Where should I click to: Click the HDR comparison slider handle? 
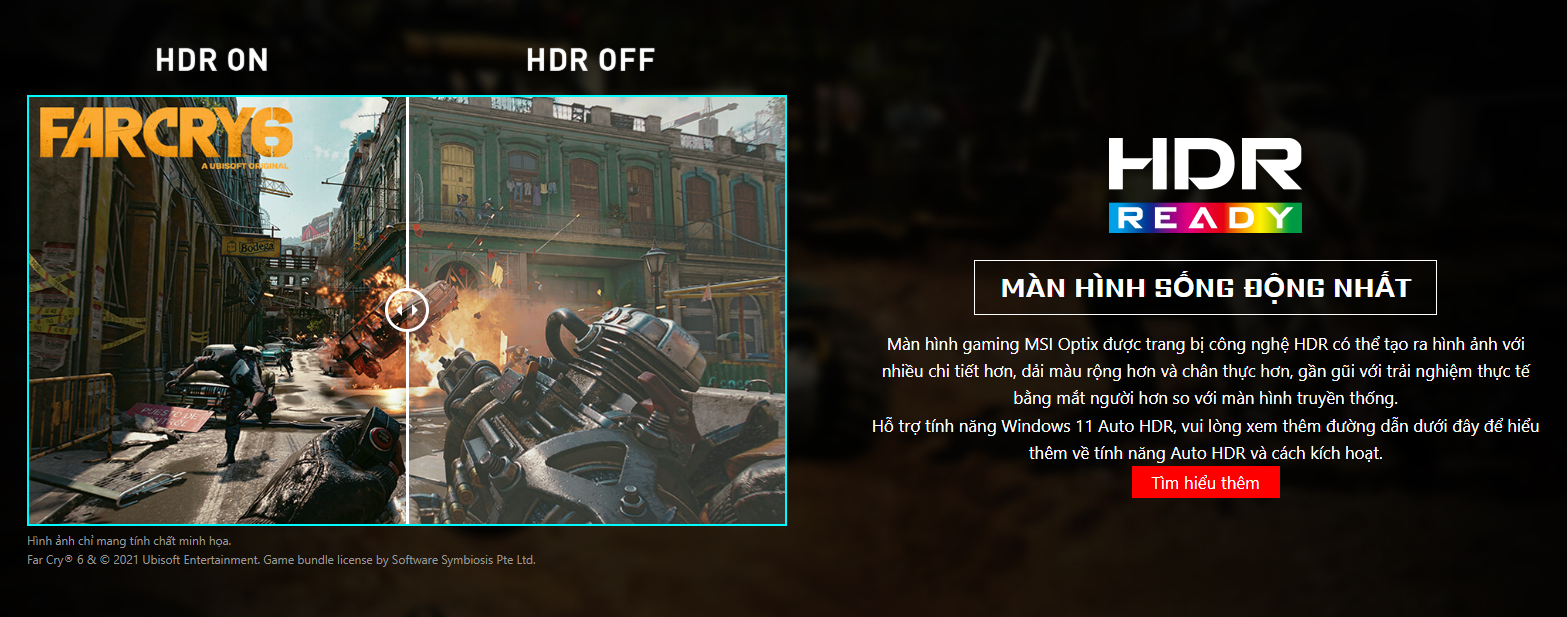point(407,311)
